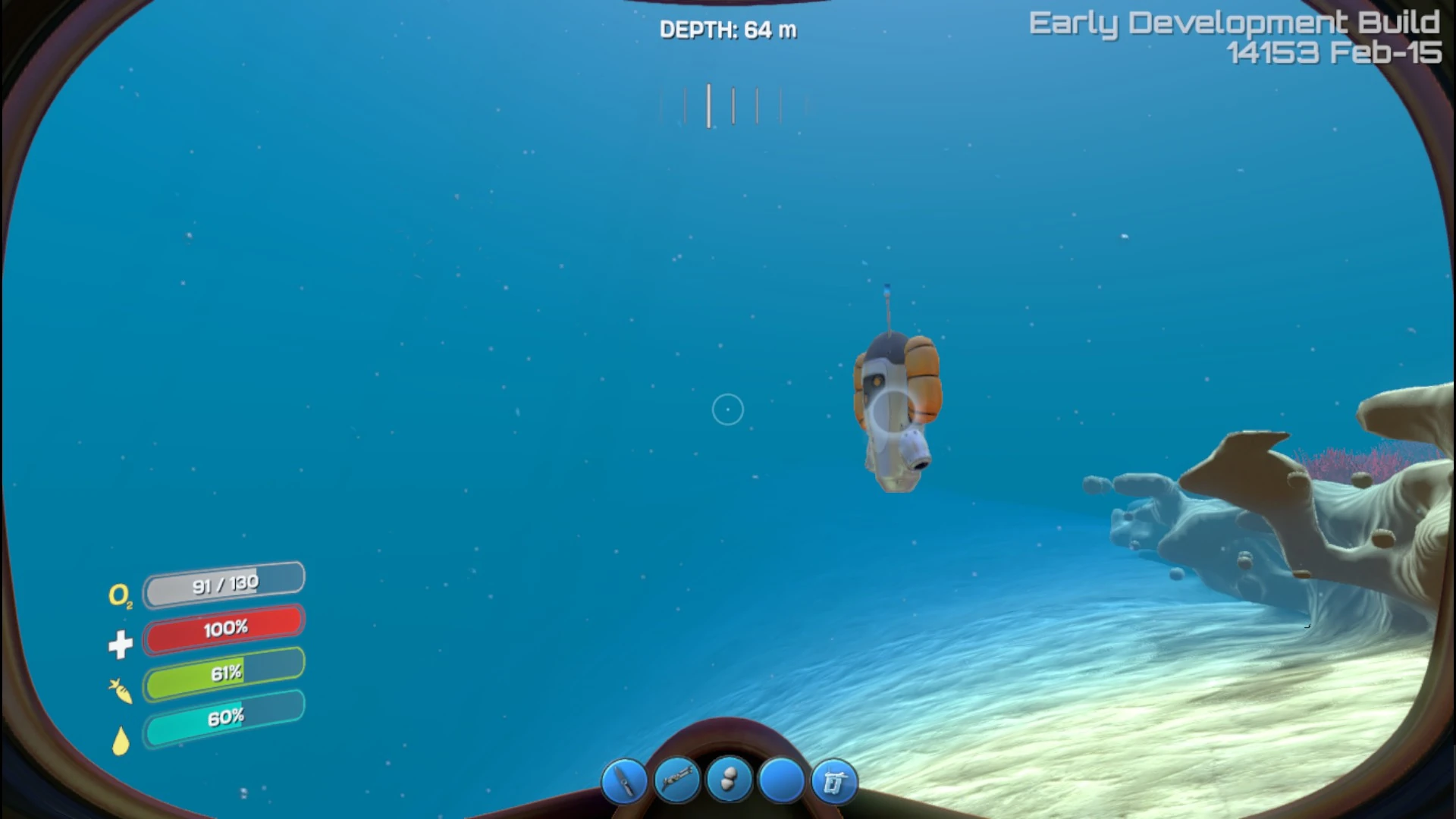Image resolution: width=1456 pixels, height=819 pixels.
Task: Select the knife in the first quickslot
Action: pyautogui.click(x=626, y=780)
